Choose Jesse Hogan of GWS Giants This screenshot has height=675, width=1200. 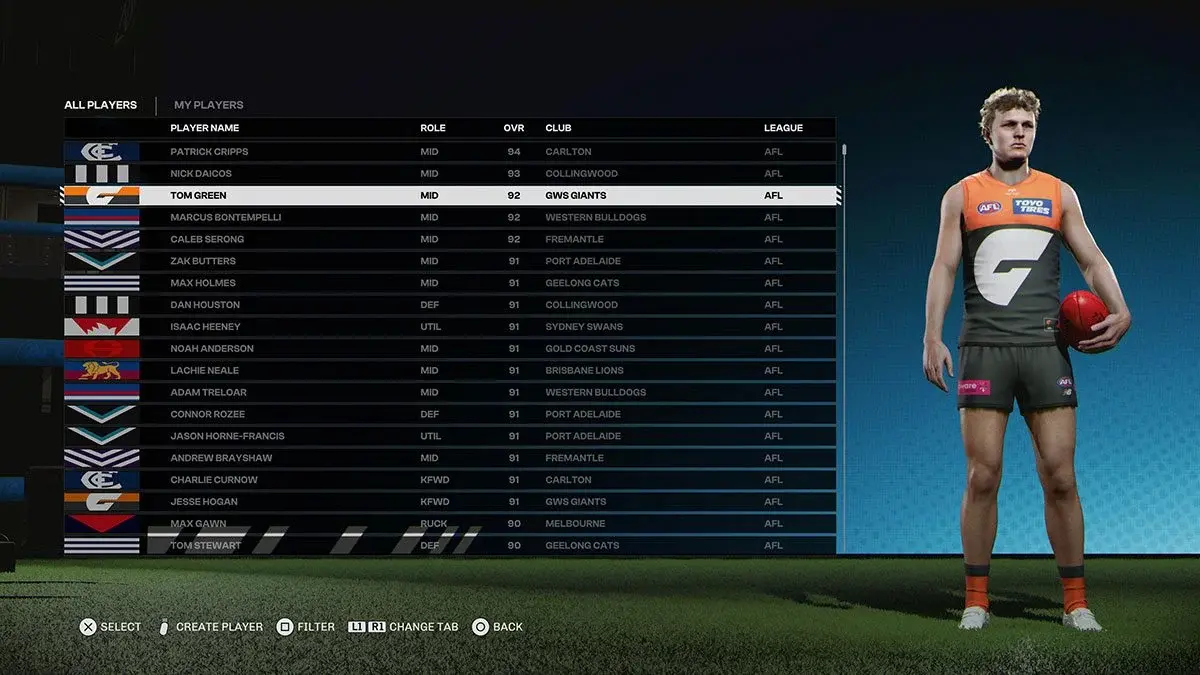(206, 502)
